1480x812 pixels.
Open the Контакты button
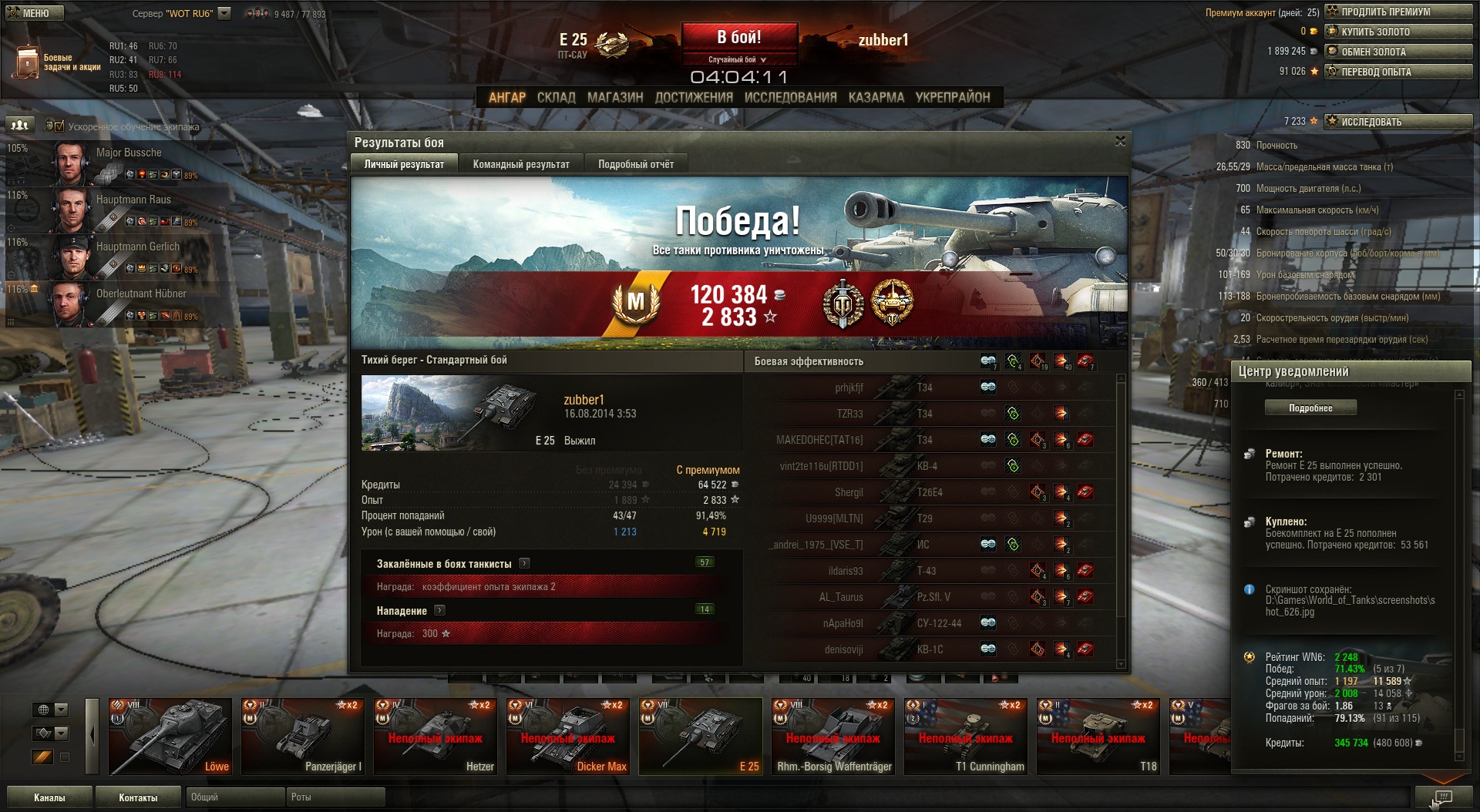pyautogui.click(x=138, y=797)
